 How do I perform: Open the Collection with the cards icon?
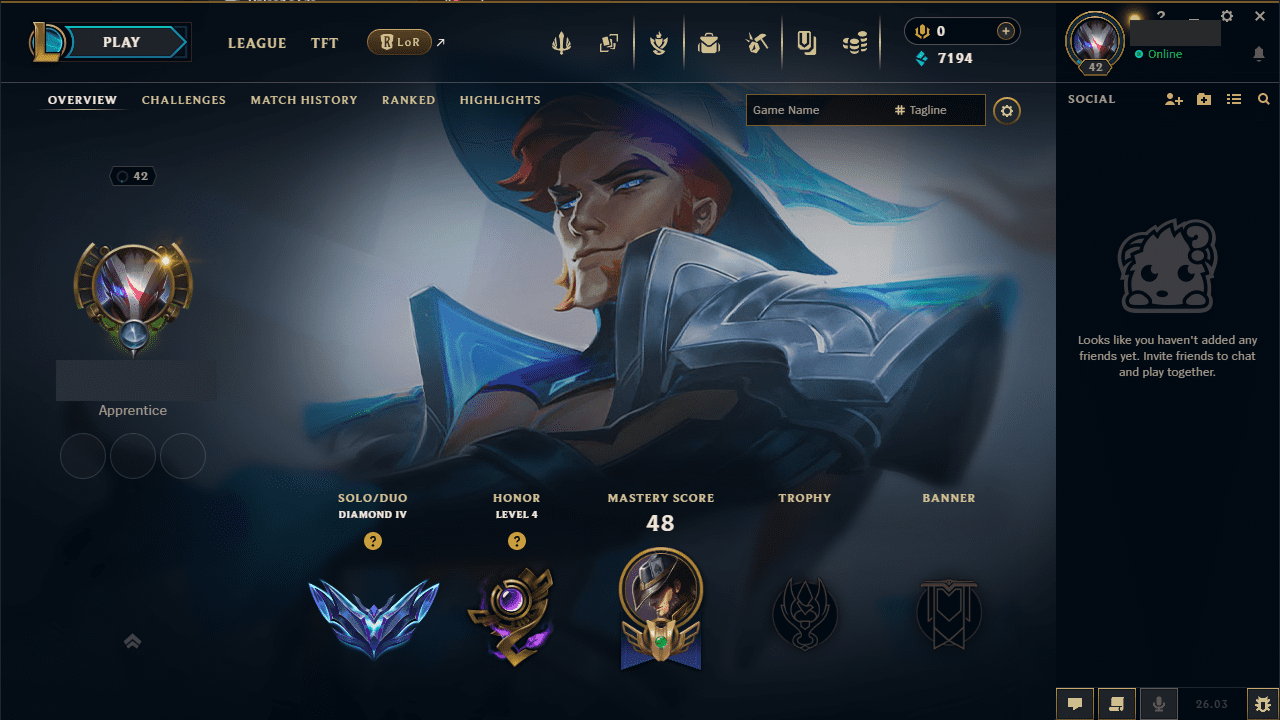coord(609,43)
